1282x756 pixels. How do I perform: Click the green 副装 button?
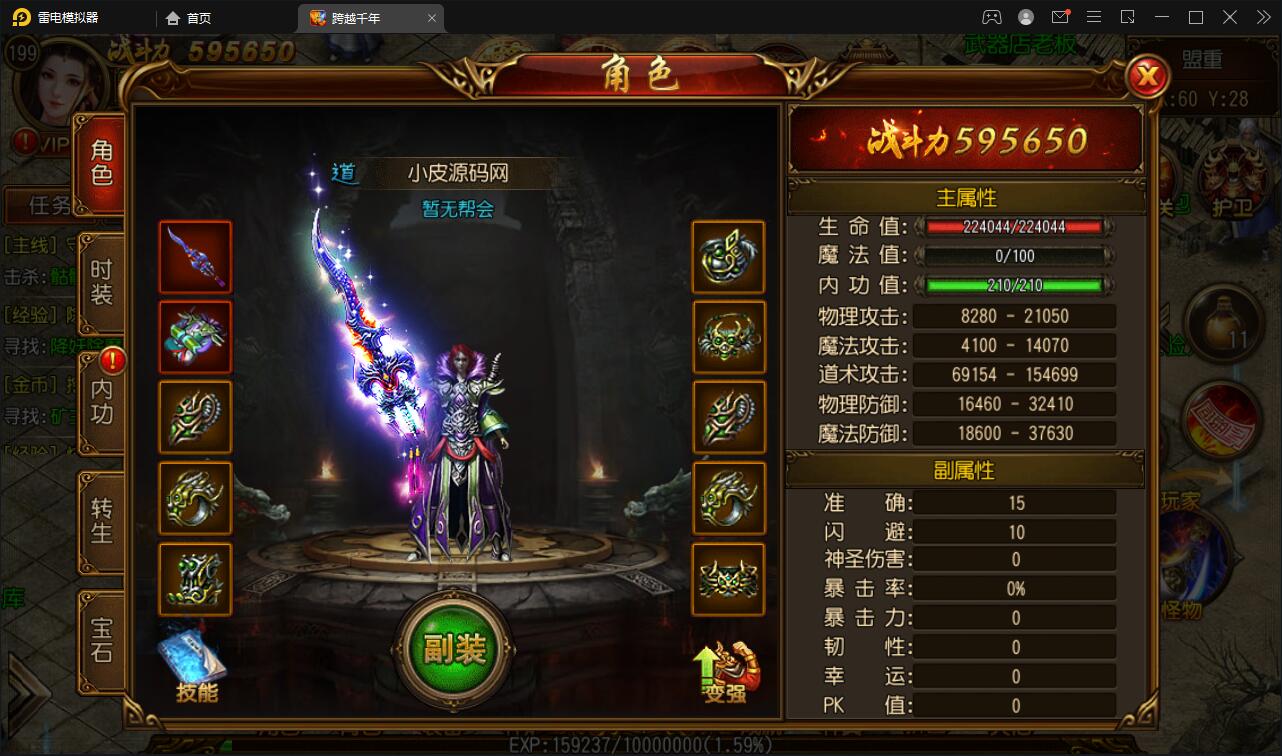coord(454,650)
